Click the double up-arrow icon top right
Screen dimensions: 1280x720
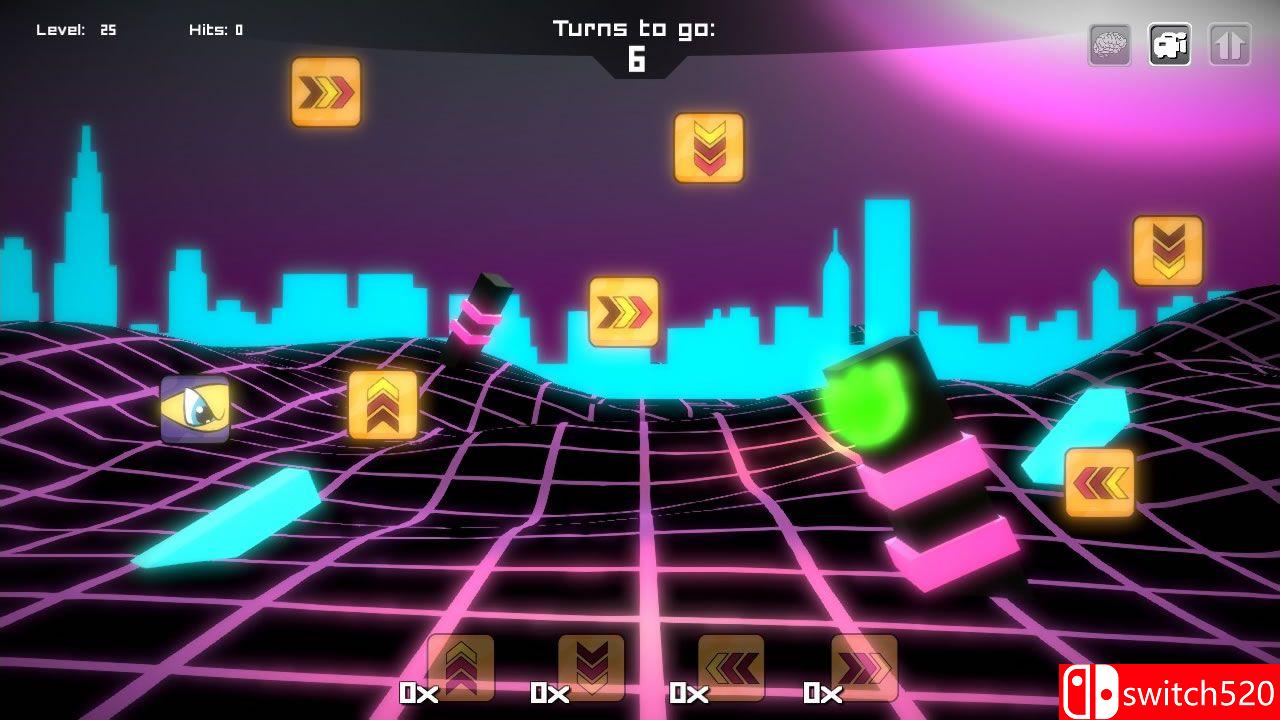point(1230,44)
